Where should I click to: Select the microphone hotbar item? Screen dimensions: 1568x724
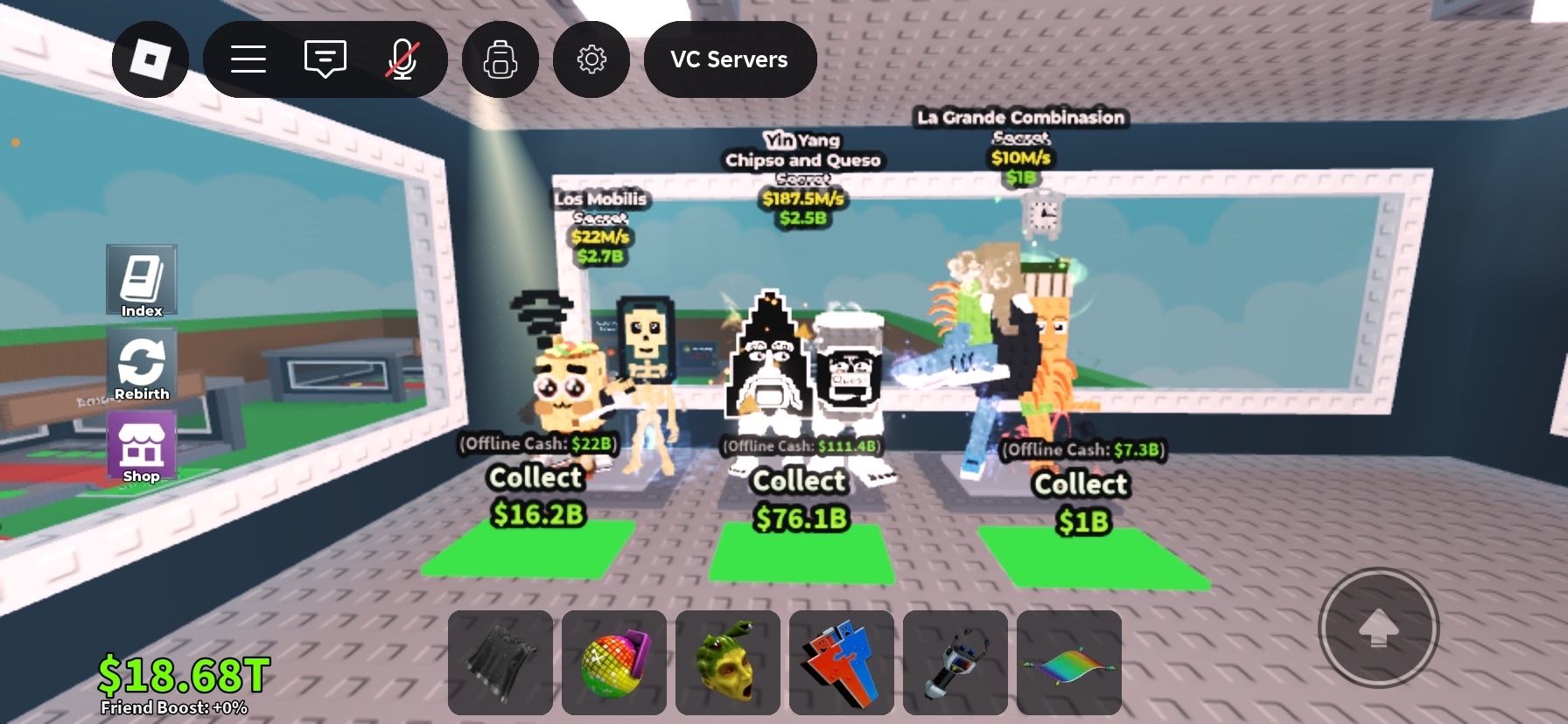pyautogui.click(x=955, y=663)
